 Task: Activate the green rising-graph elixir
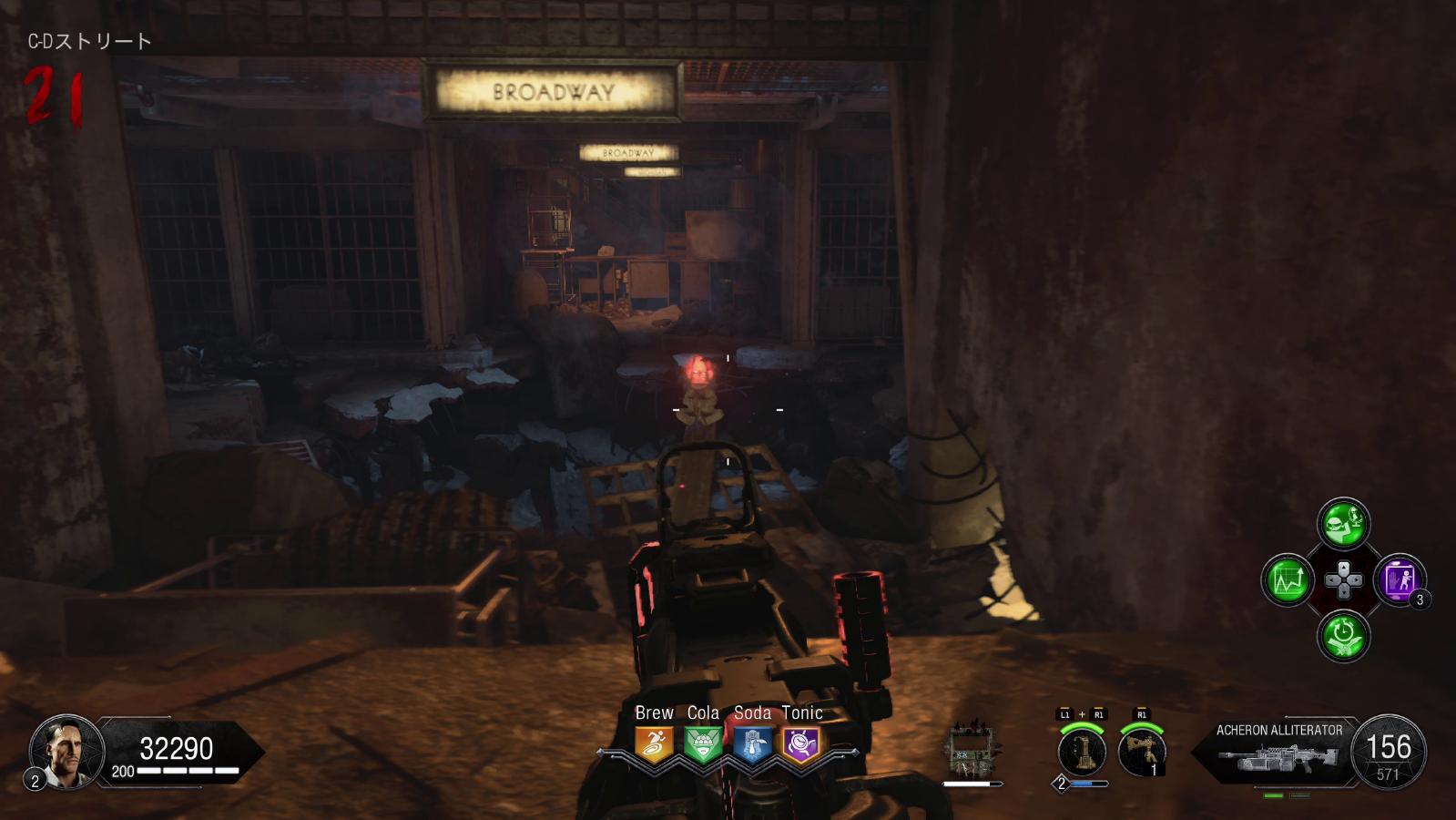click(1288, 579)
